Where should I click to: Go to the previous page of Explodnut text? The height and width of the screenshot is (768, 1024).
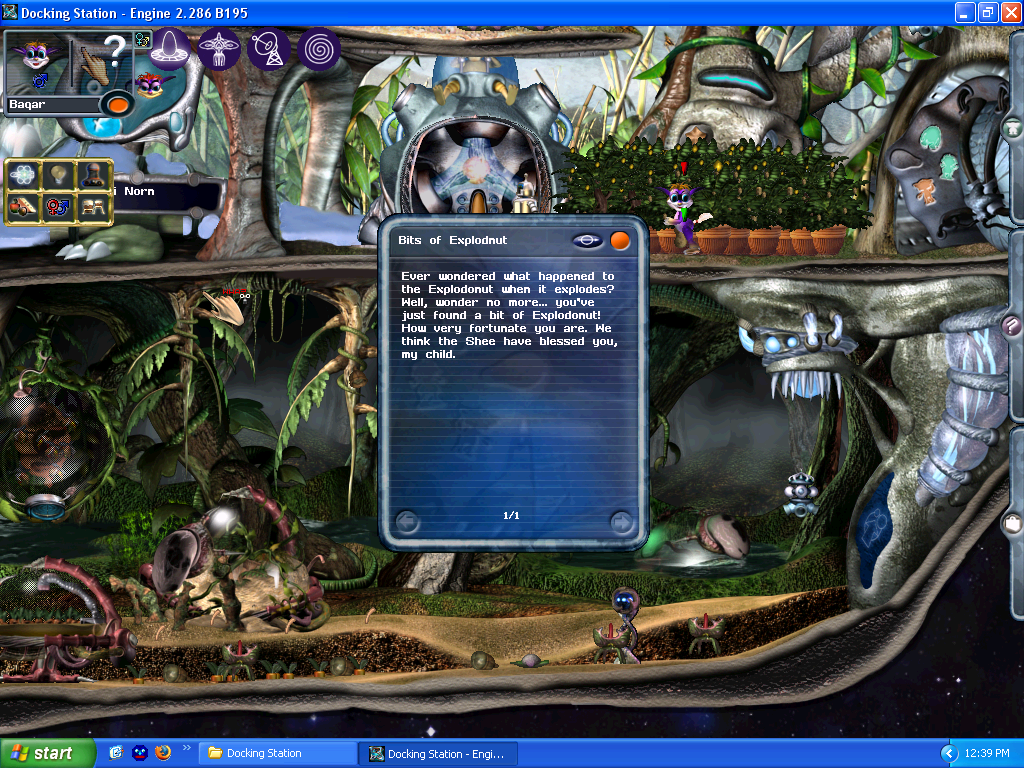point(407,521)
